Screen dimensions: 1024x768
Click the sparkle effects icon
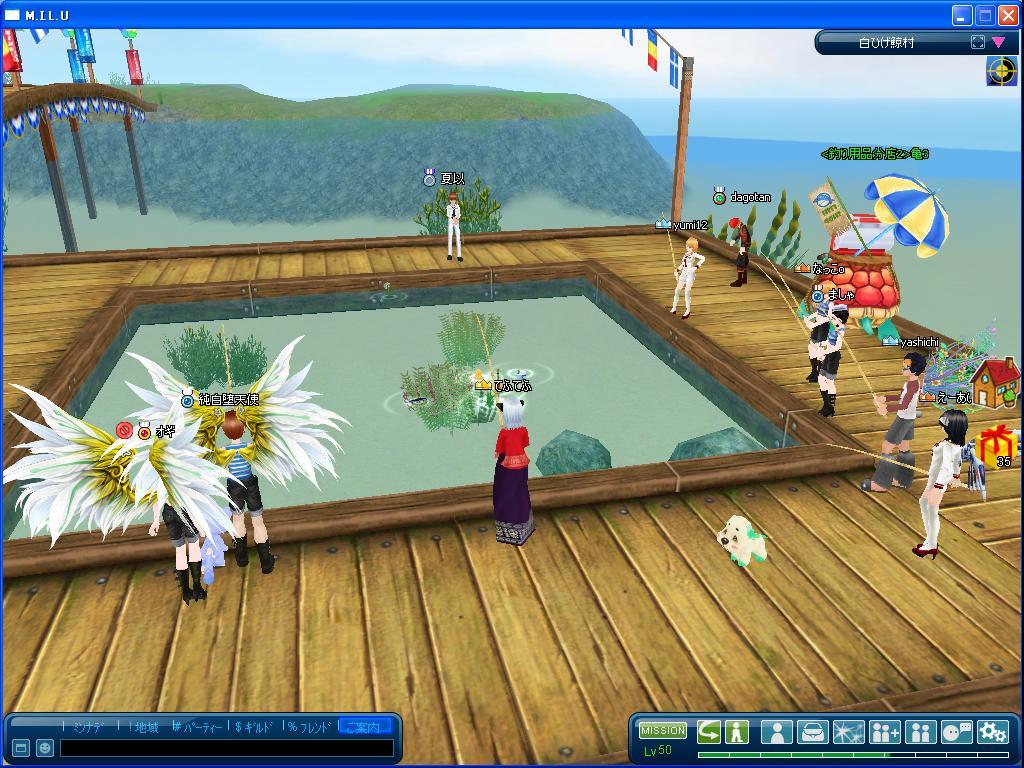pos(848,732)
